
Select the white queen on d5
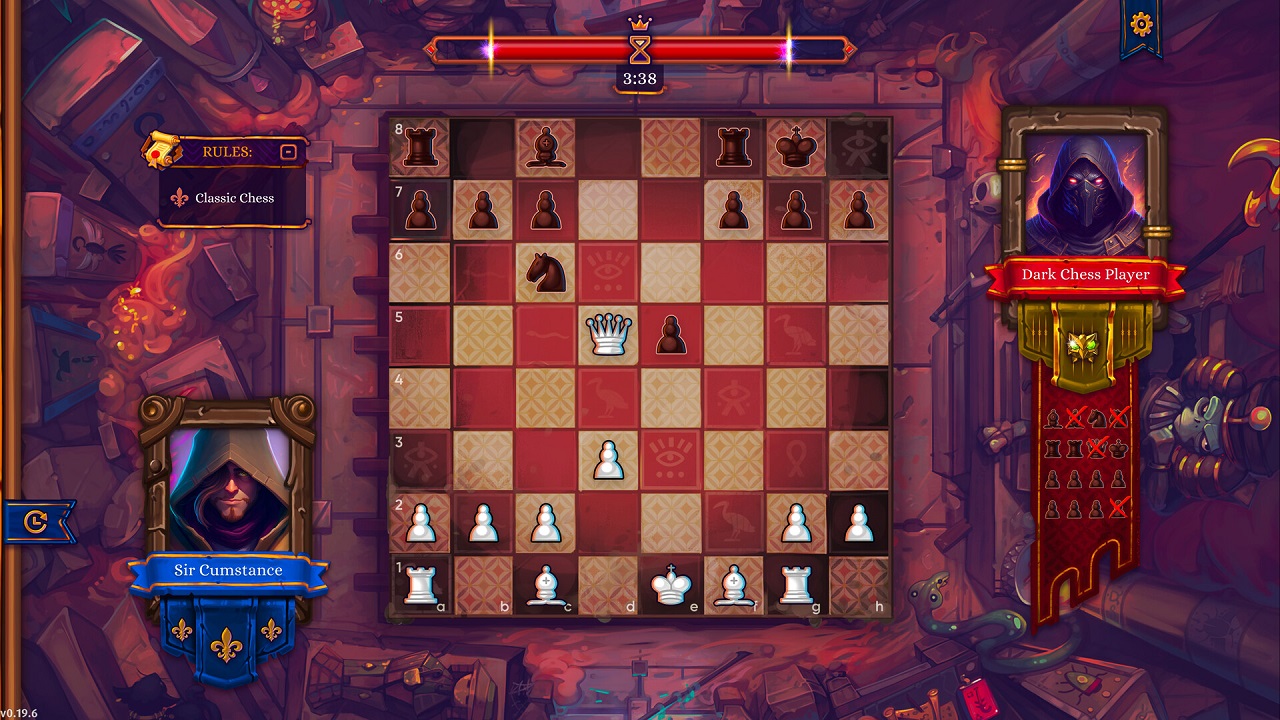[x=609, y=335]
